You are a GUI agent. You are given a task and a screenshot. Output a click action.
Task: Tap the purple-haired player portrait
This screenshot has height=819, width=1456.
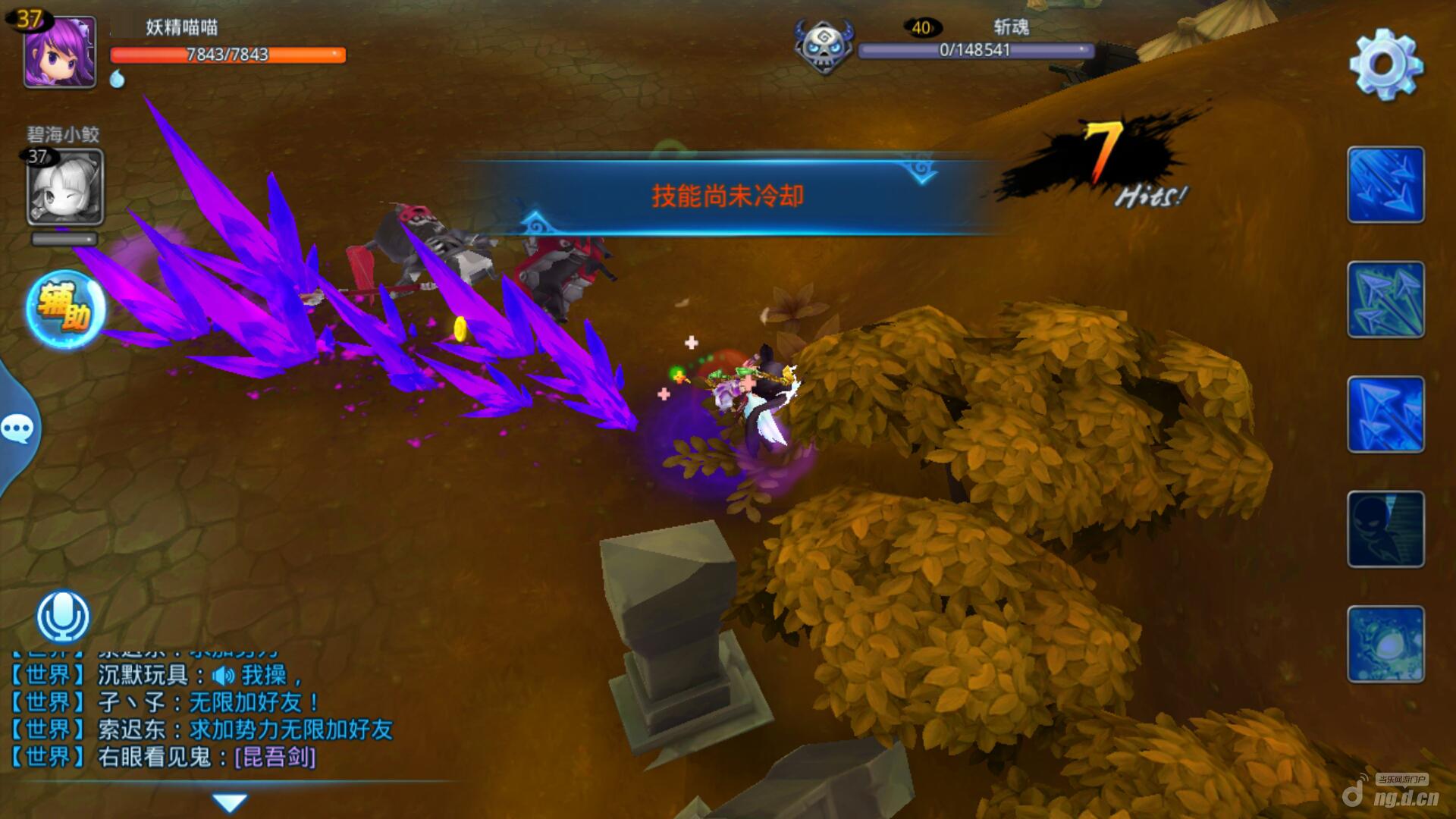[60, 52]
